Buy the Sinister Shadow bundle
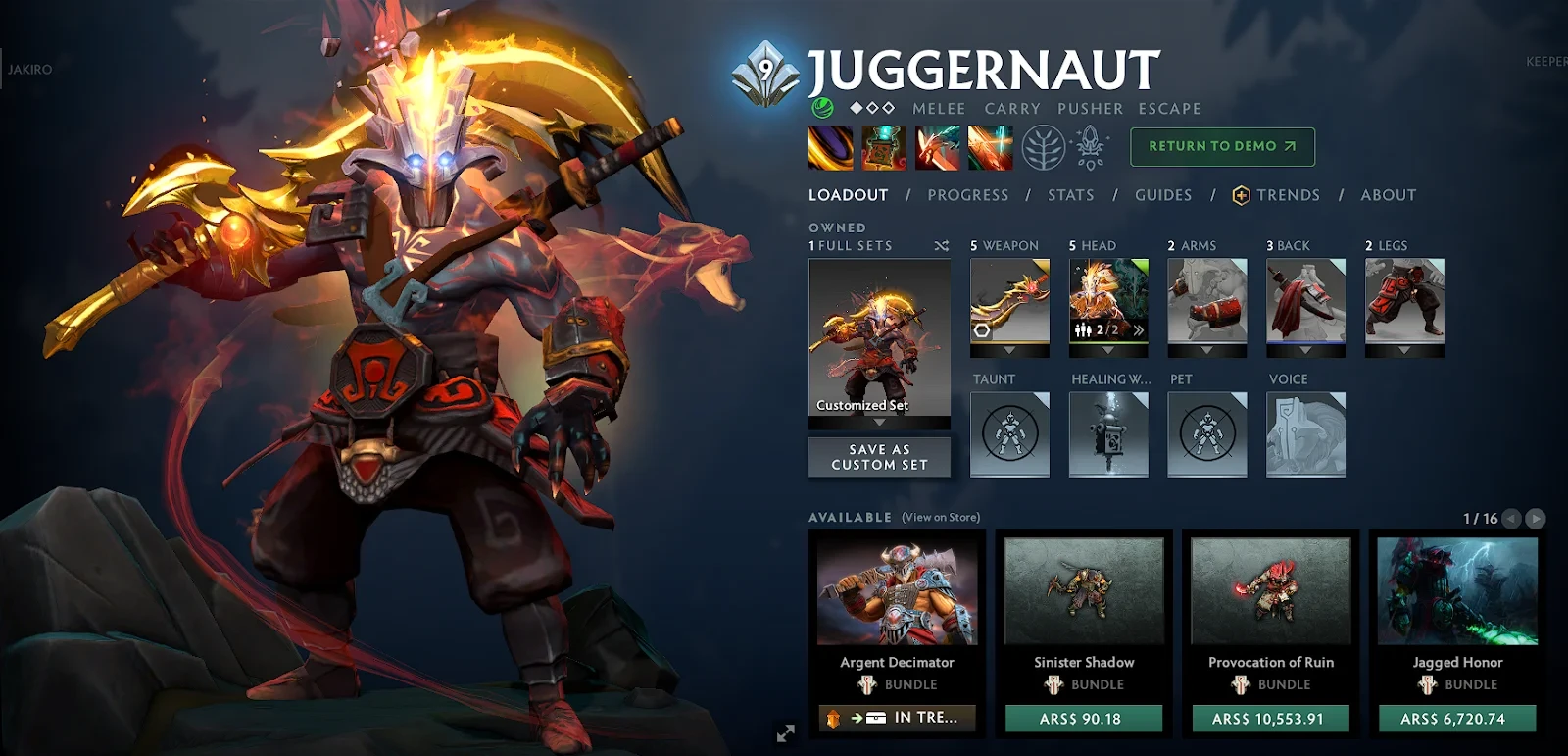This screenshot has width=1568, height=756. tap(1083, 719)
